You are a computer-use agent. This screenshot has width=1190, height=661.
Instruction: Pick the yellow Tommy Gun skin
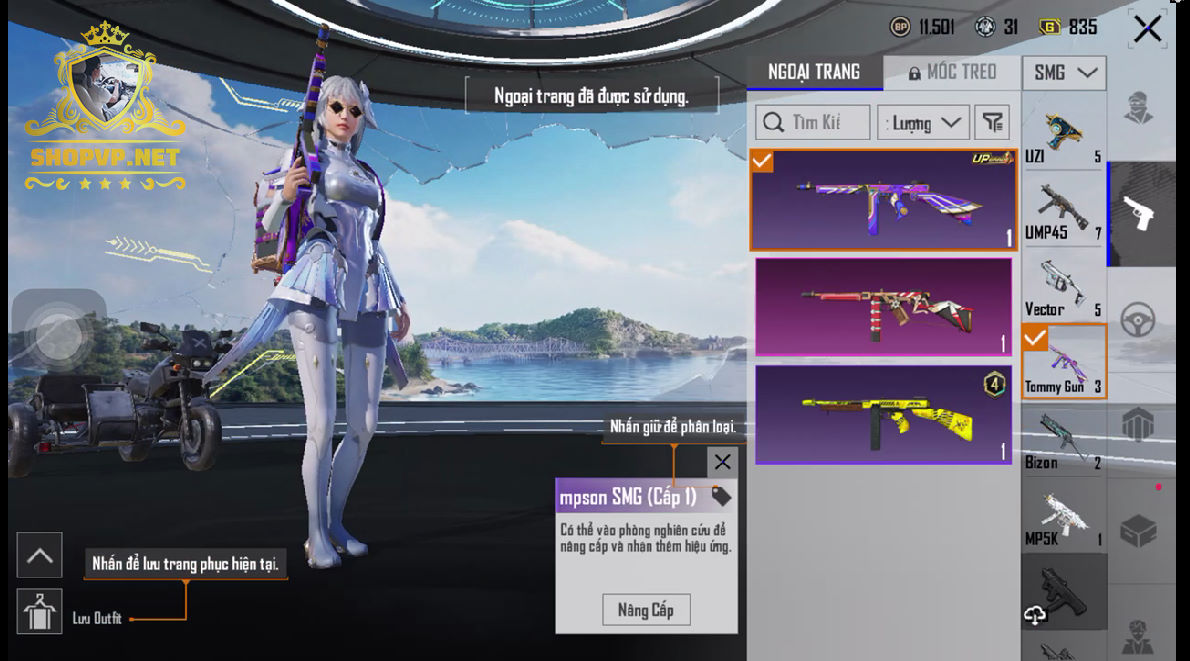[883, 414]
